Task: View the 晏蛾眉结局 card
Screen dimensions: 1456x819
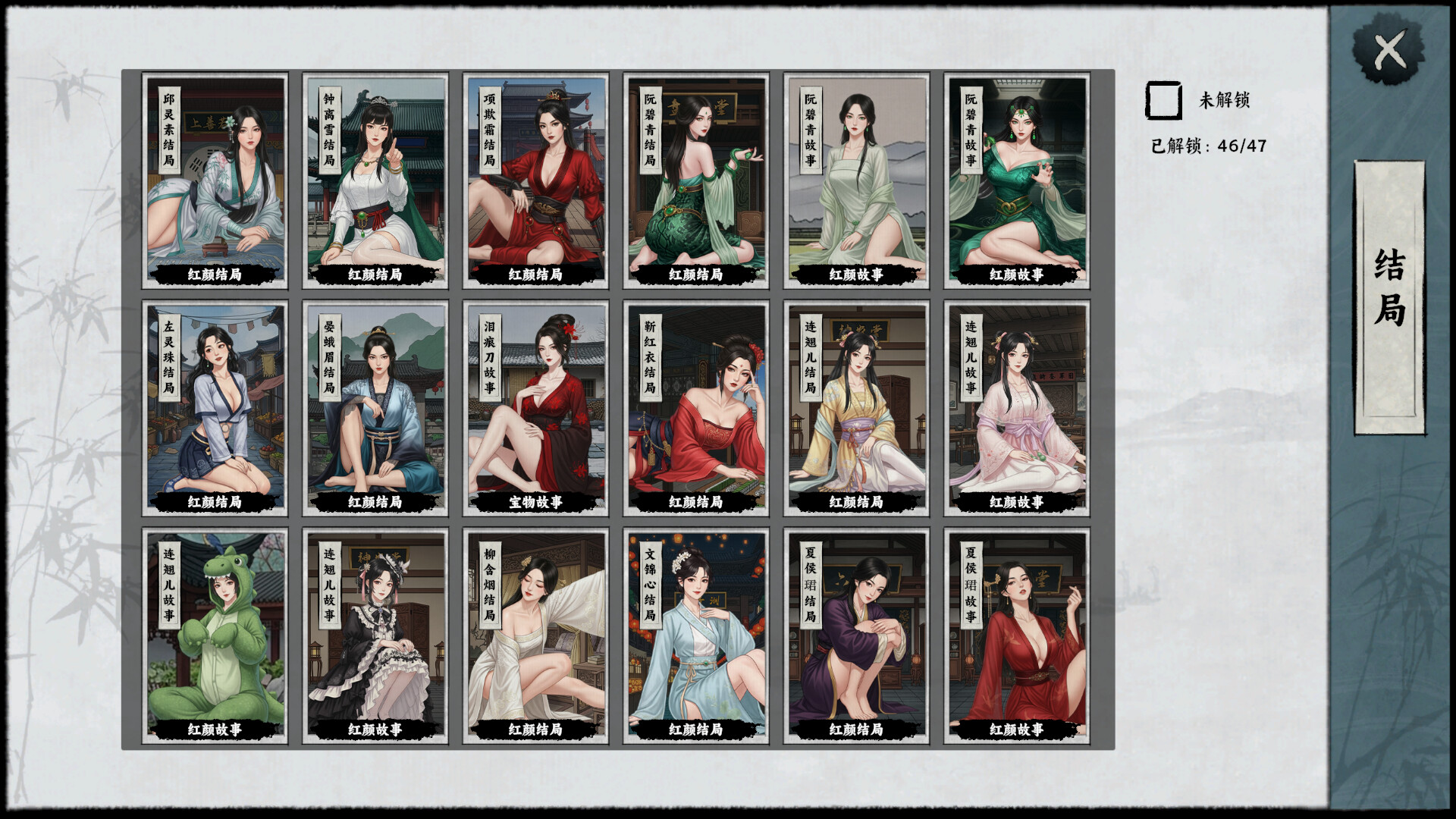Action: (375, 408)
